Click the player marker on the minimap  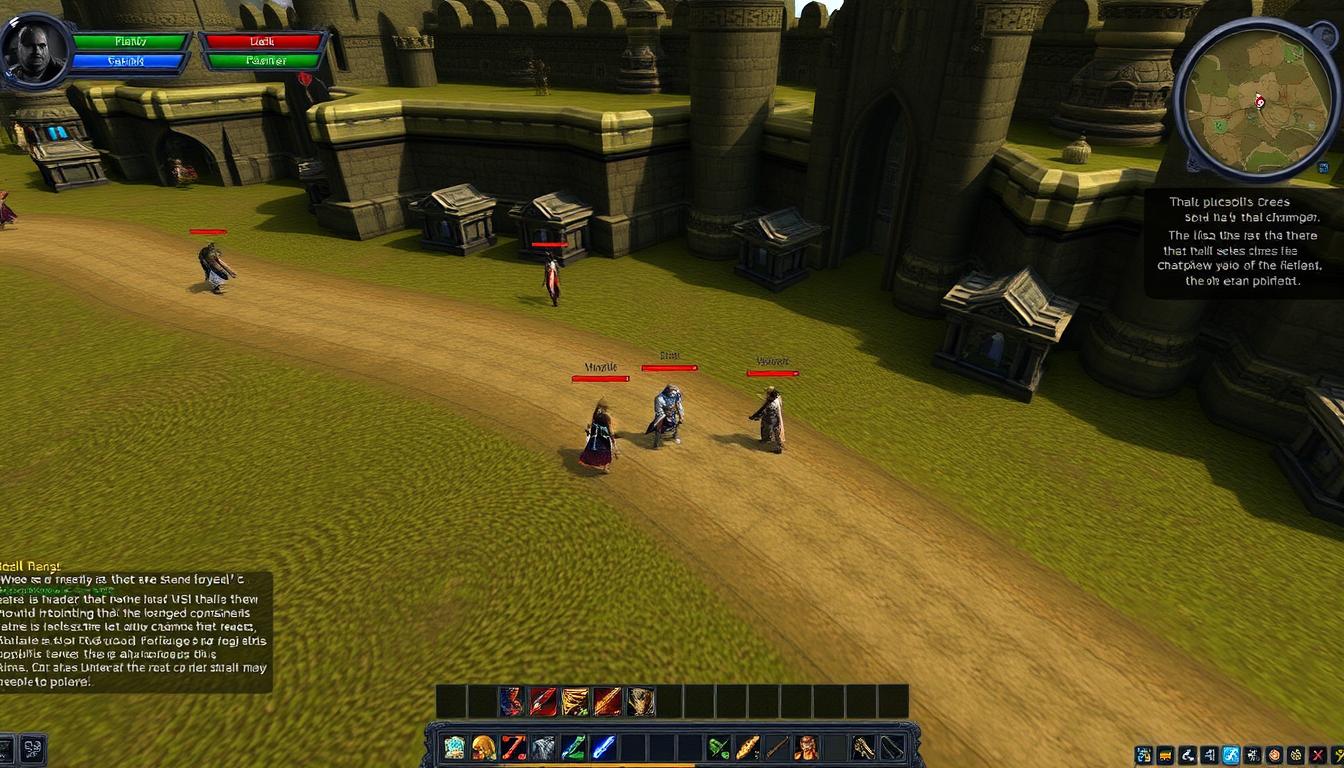(x=1259, y=102)
